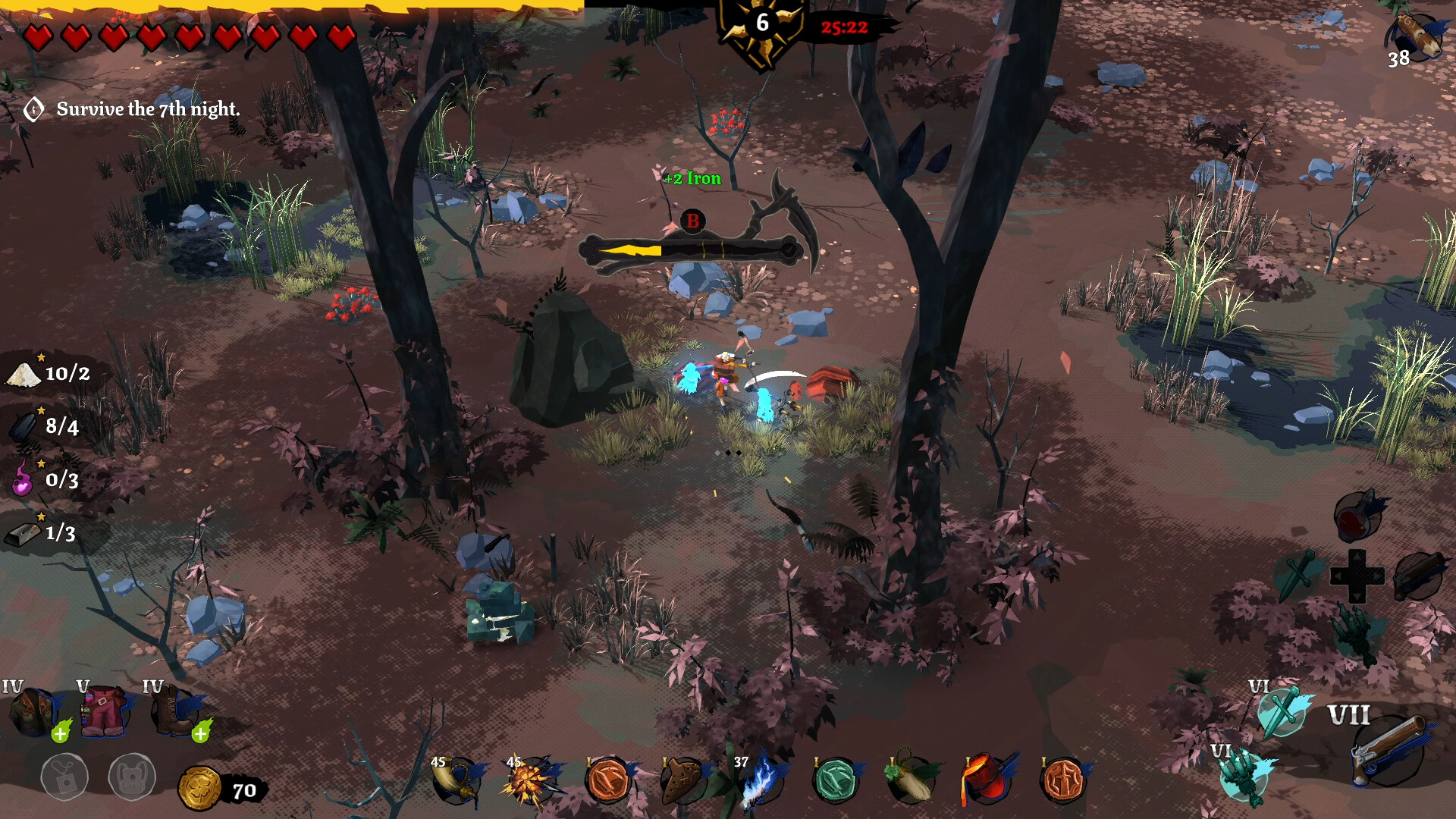Click the iron ingot resource tracker
The width and height of the screenshot is (1456, 819).
point(42,533)
